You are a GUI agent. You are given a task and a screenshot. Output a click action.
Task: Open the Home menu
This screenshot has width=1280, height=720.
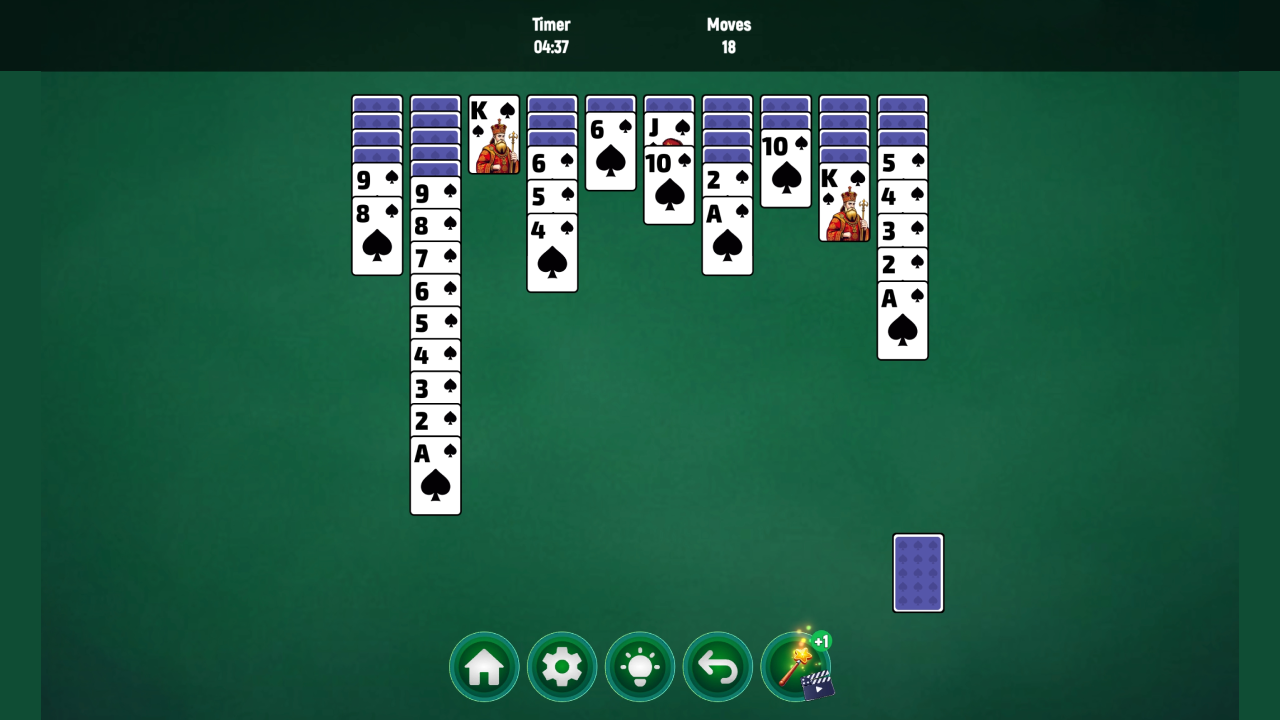[484, 666]
